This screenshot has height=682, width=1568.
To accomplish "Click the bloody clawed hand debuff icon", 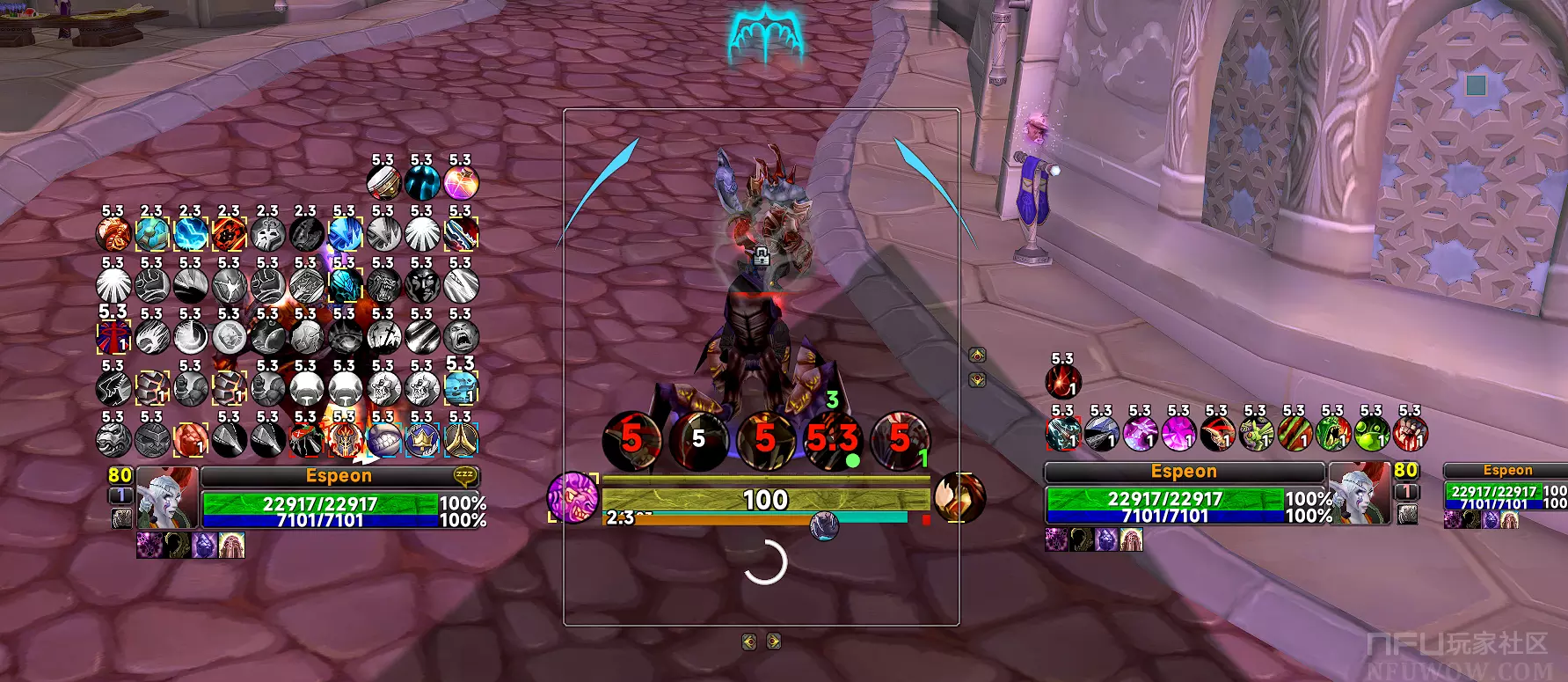I will (1410, 434).
